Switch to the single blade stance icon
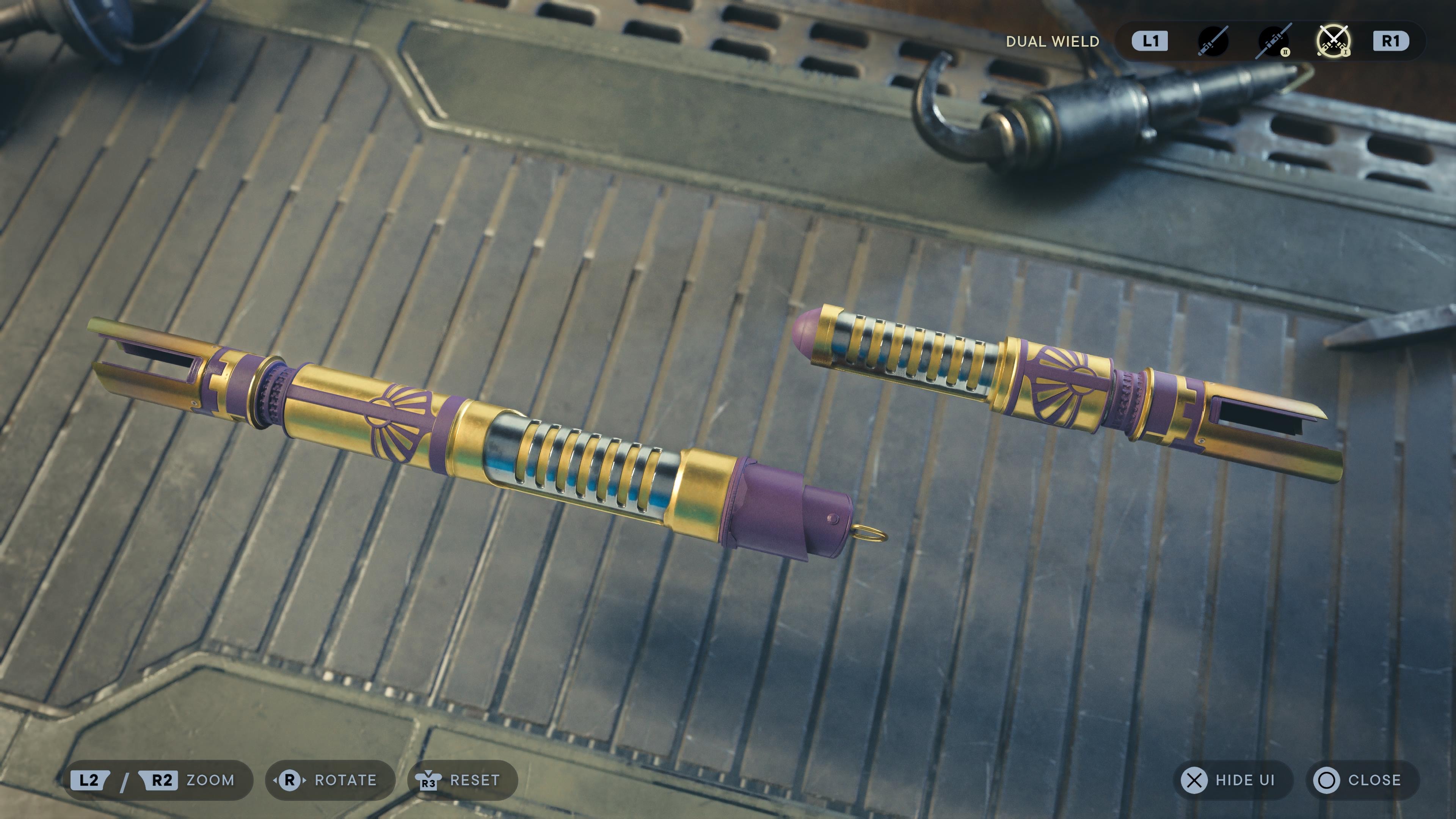The image size is (1456, 819). point(1213,41)
